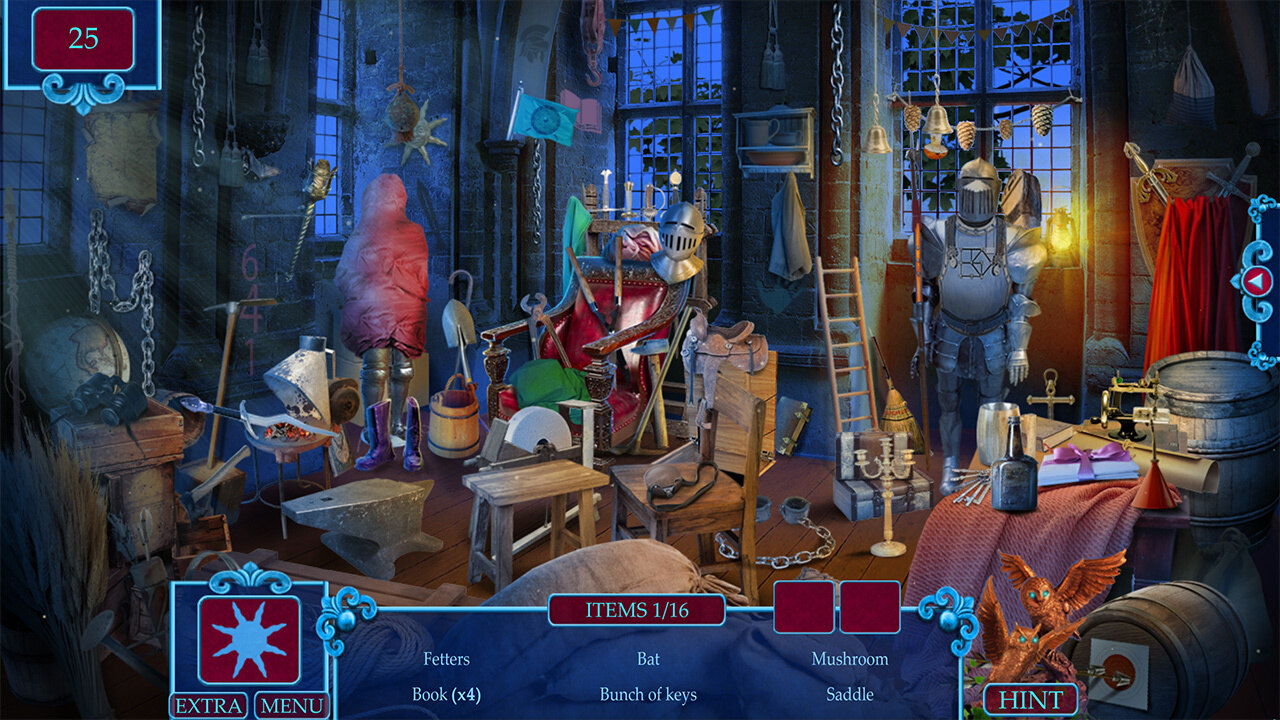Viewport: 1280px width, 720px height.
Task: Choose the Bat item name
Action: (648, 659)
